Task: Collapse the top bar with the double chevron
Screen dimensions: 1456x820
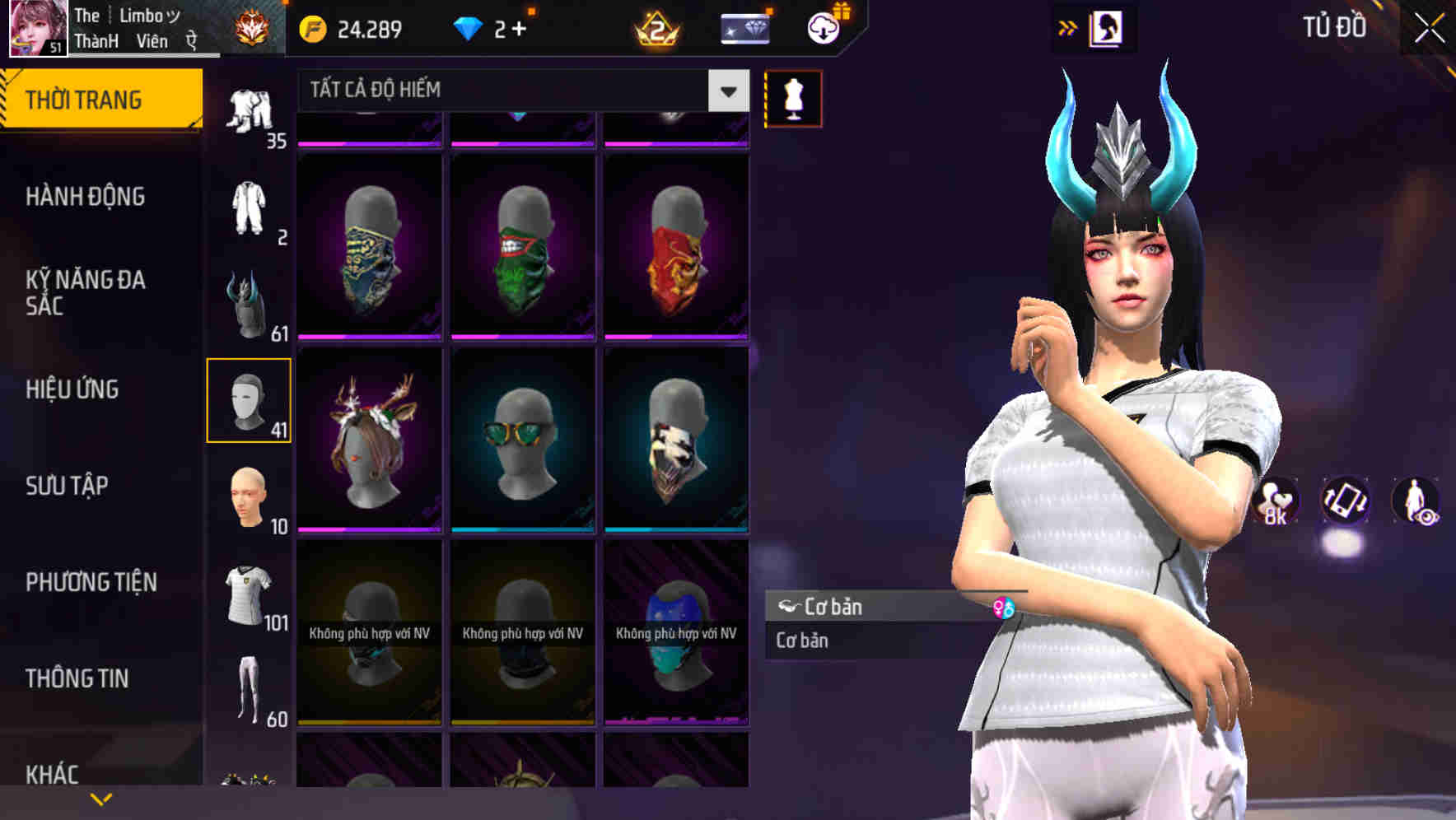Action: (1066, 26)
